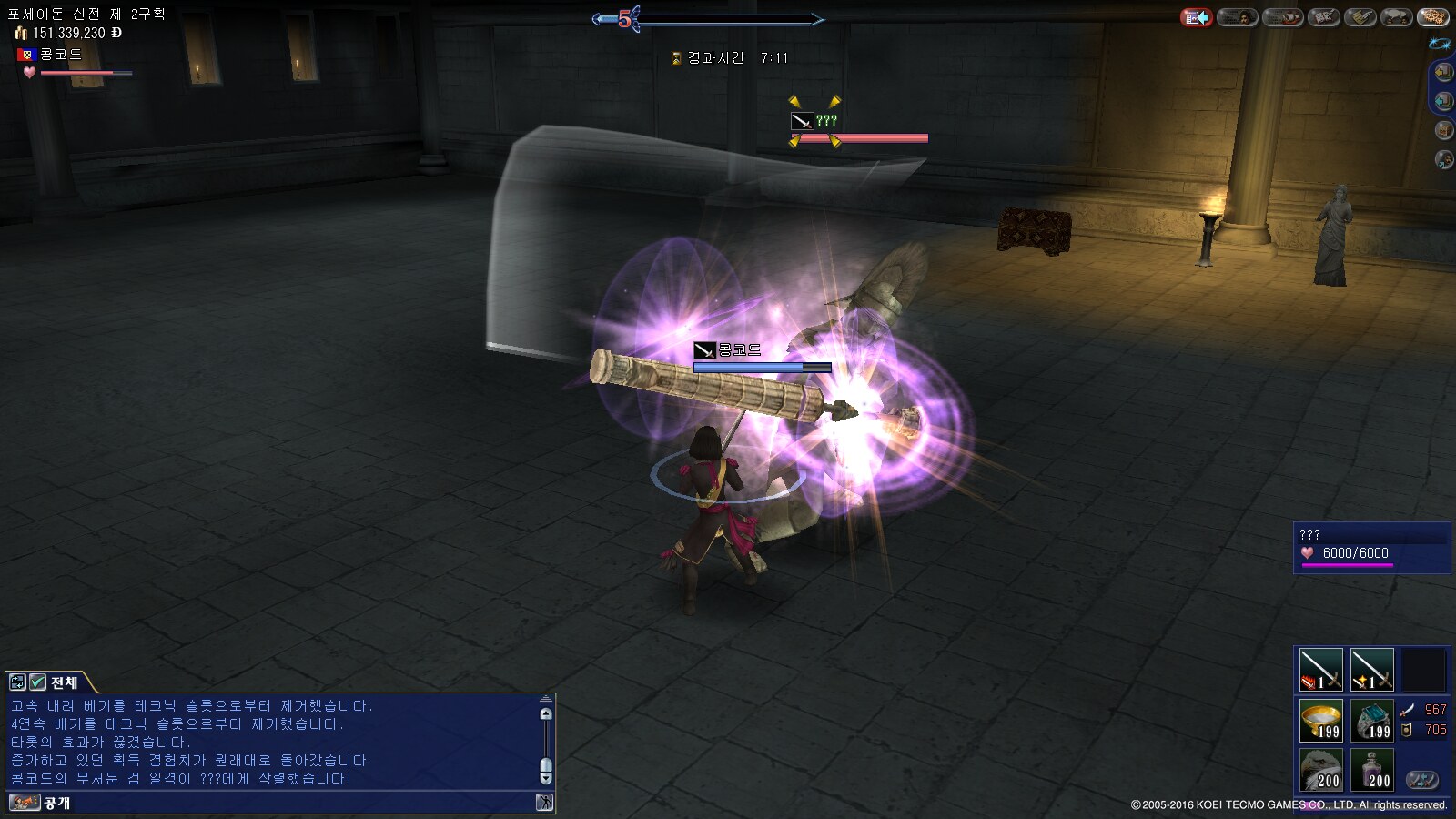1456x819 pixels.
Task: Open the treasure box side button
Action: 1443,130
